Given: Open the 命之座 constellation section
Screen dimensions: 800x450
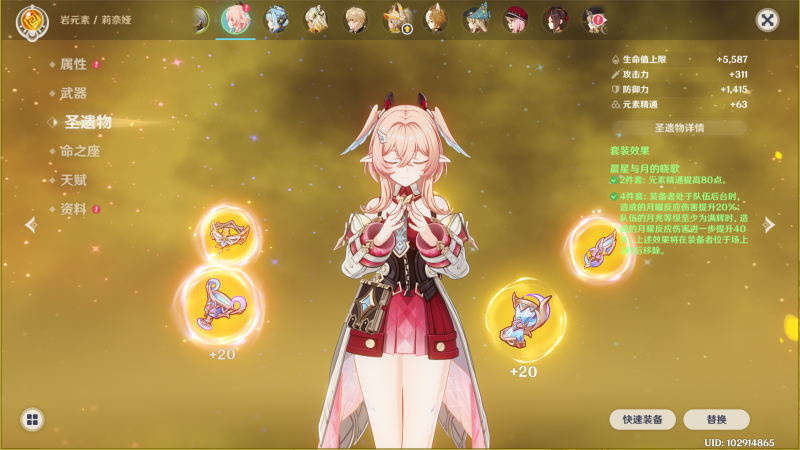Looking at the screenshot, I should [x=80, y=151].
